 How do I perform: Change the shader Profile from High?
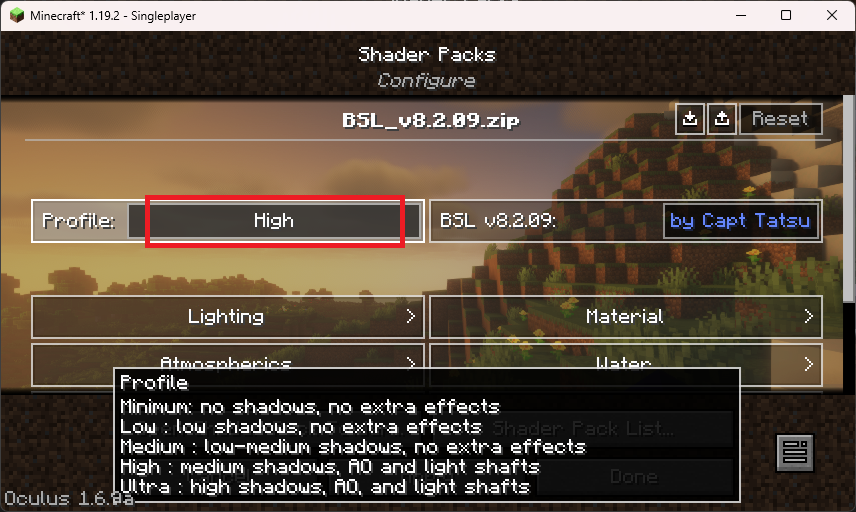274,221
